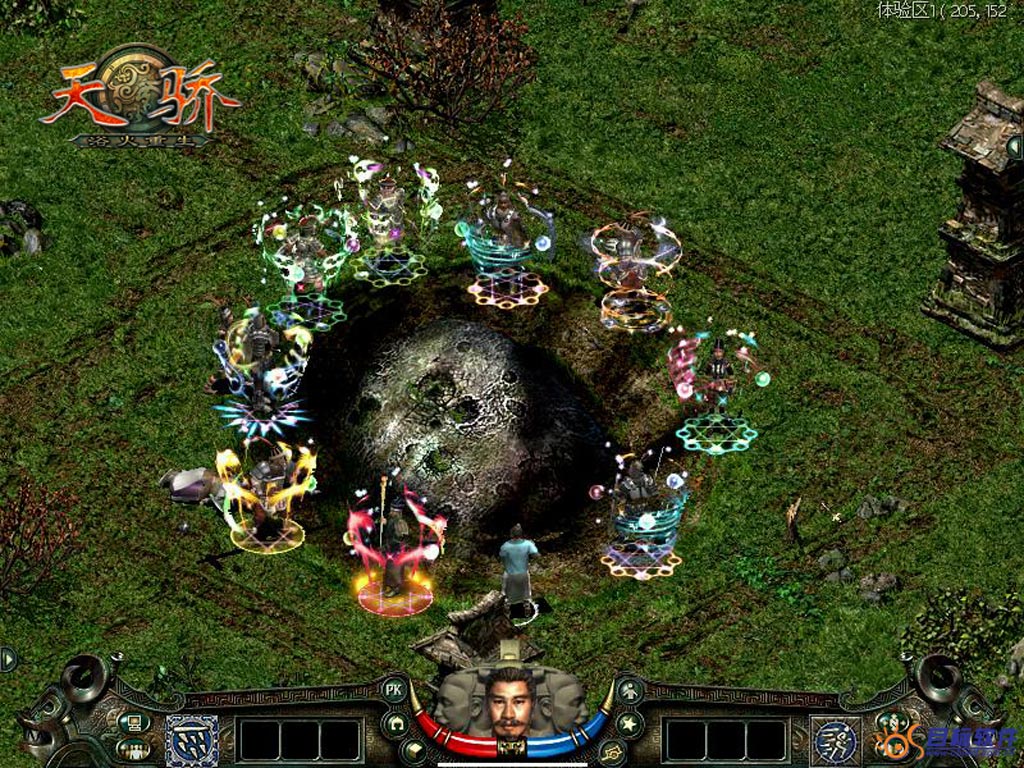Screen dimensions: 1024x768
Task: Select the blue claw-marks skill icon
Action: coord(192,739)
